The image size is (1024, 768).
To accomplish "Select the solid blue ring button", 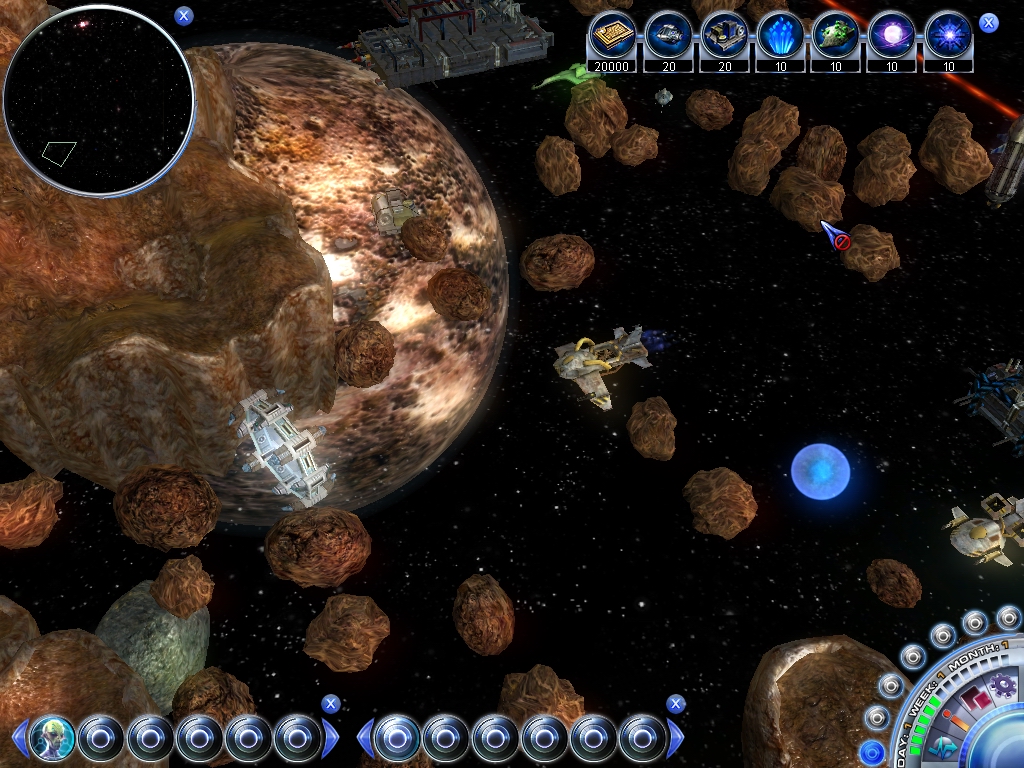I will point(871,752).
